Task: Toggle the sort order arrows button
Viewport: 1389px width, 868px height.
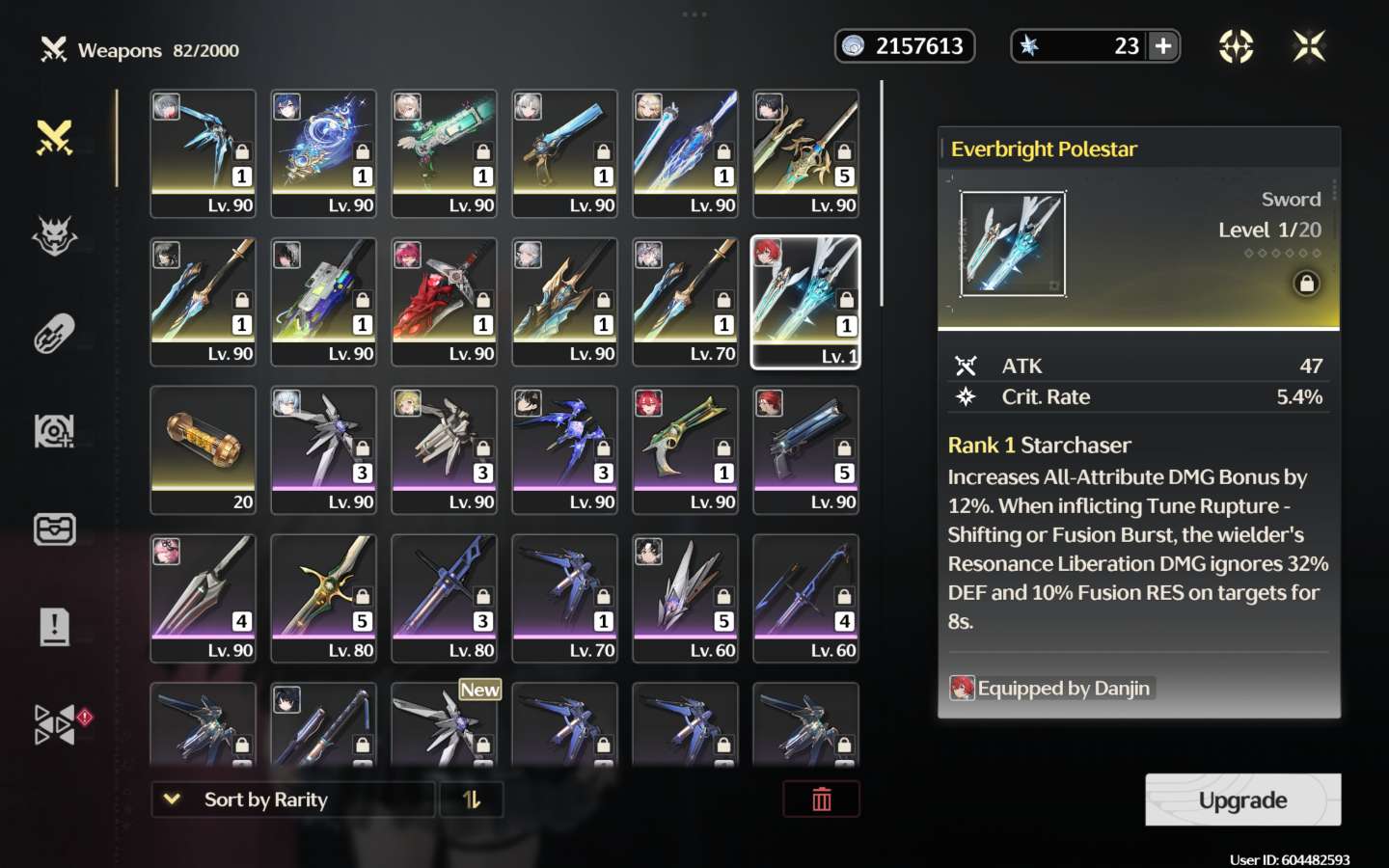Action: click(x=472, y=800)
